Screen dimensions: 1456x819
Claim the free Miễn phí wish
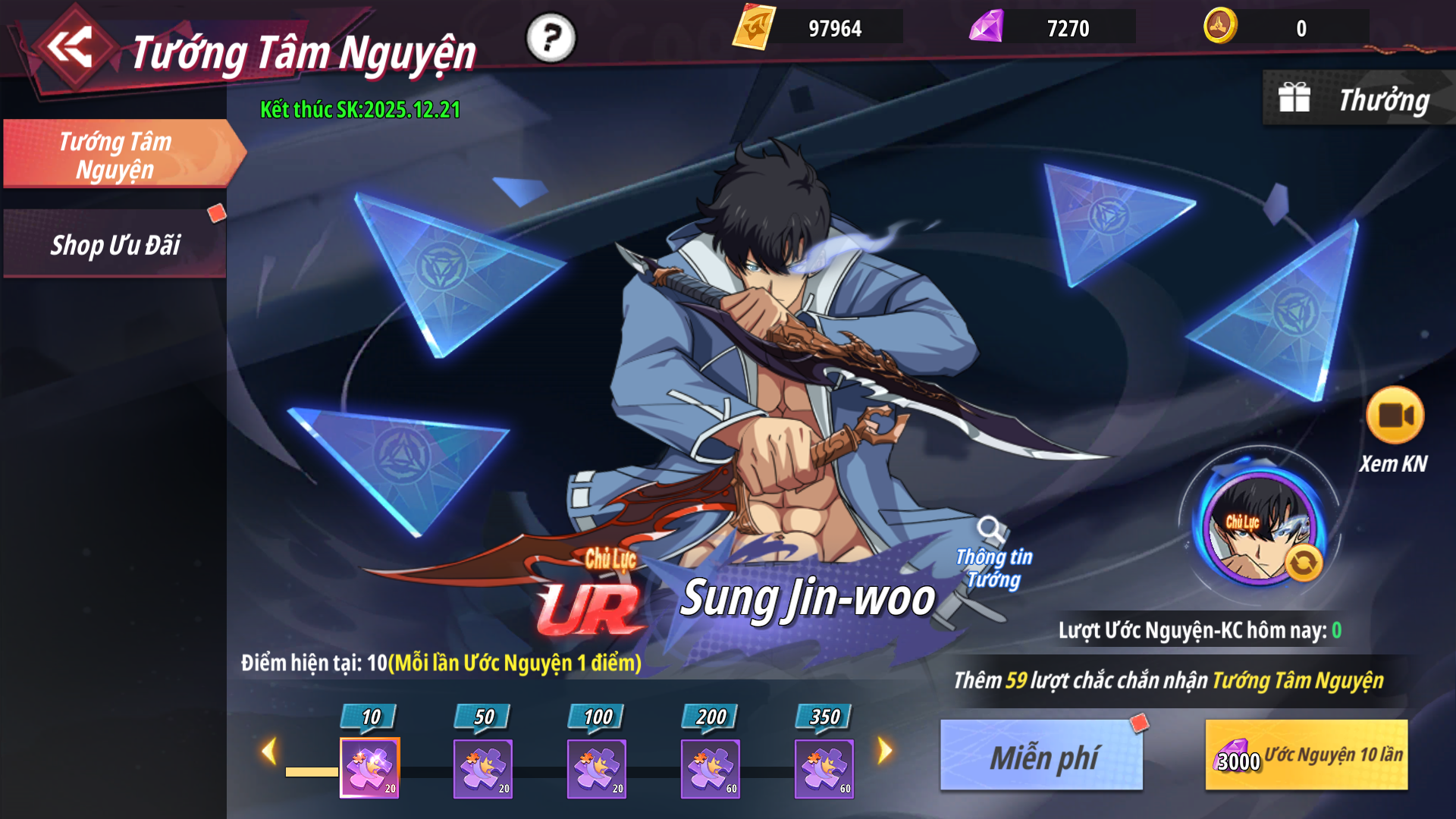tap(1042, 755)
